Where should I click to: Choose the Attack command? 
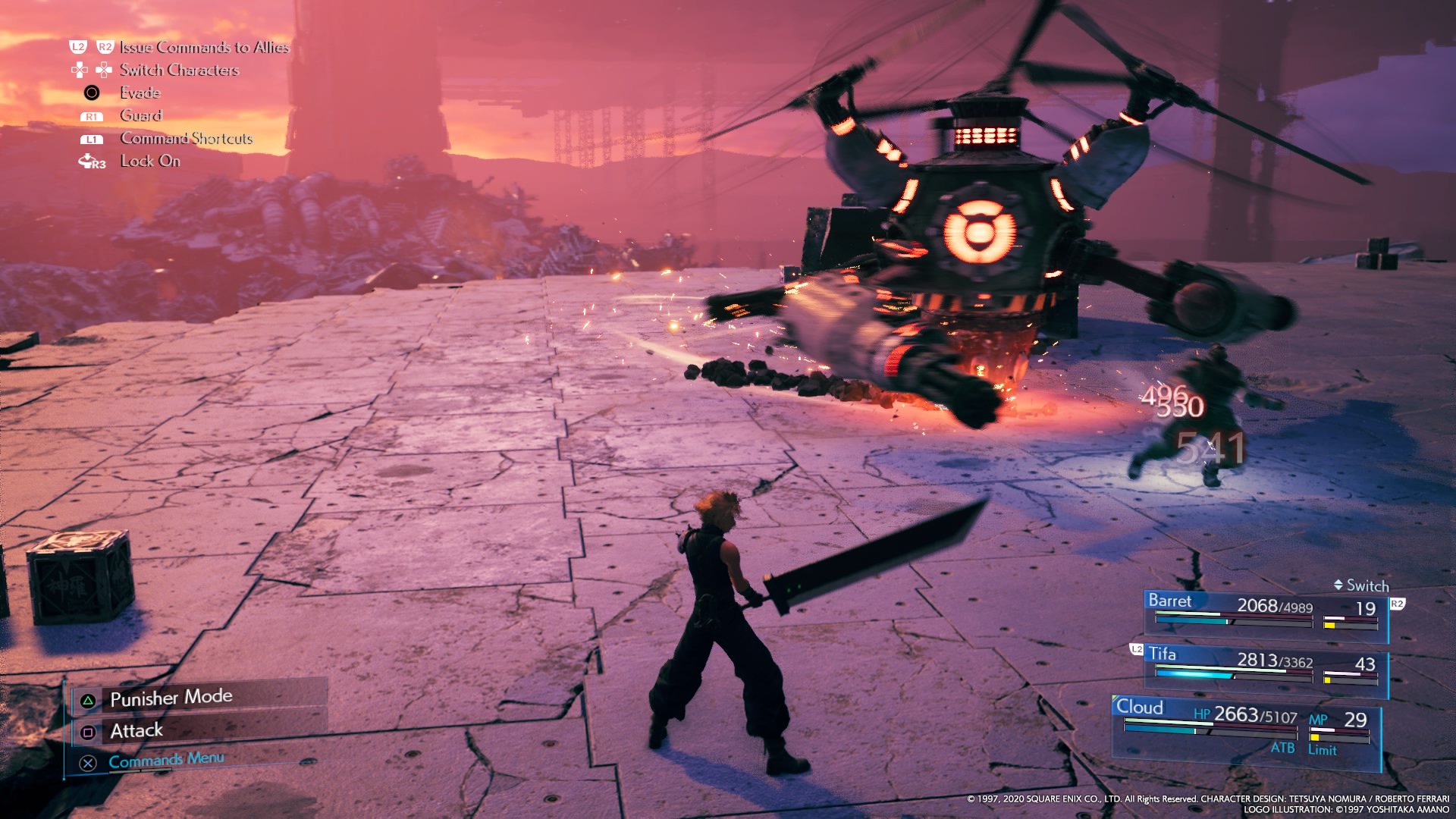coord(136,731)
